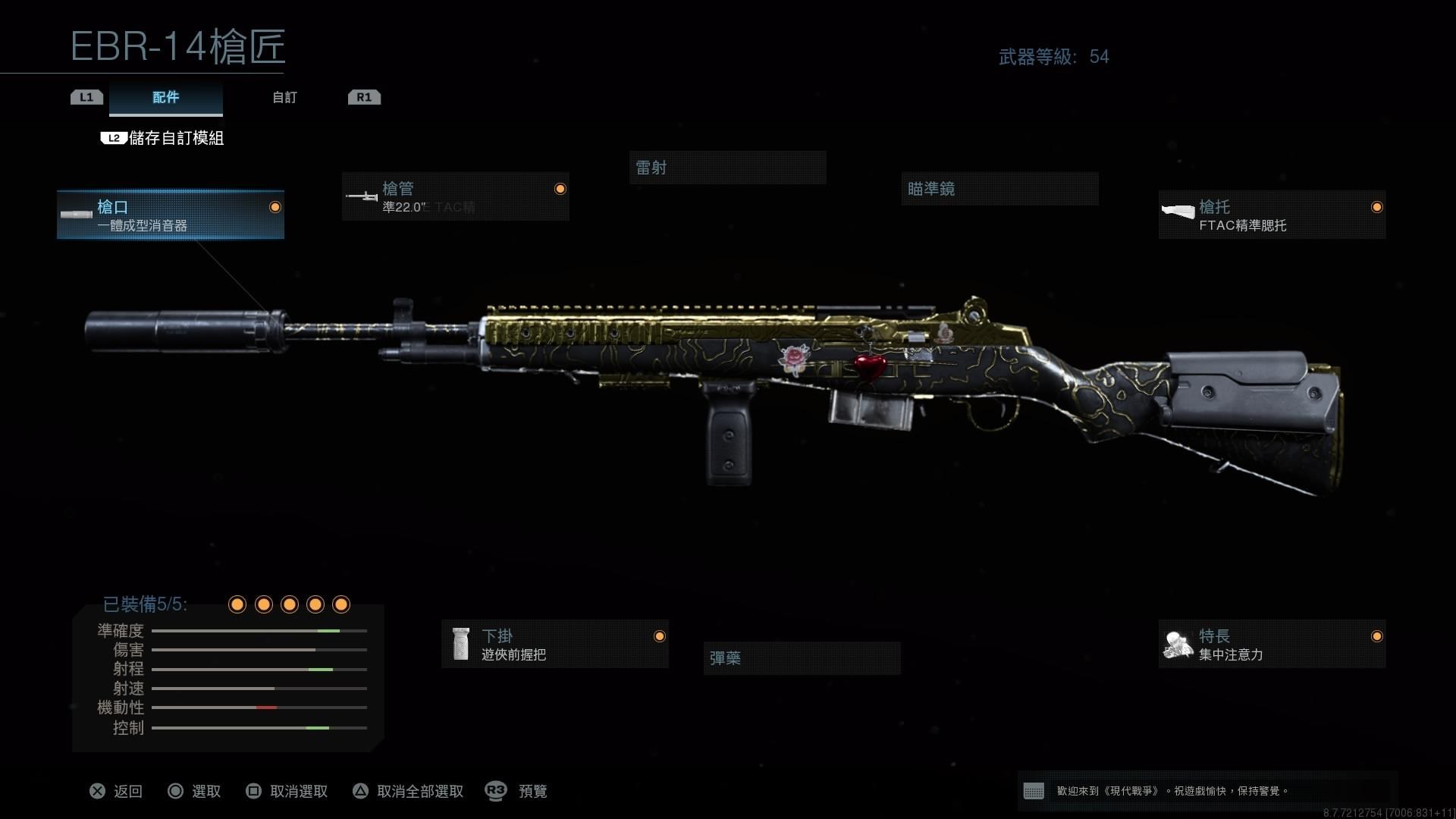Switch to the 配件 attachments tab
1456x819 pixels.
[166, 98]
